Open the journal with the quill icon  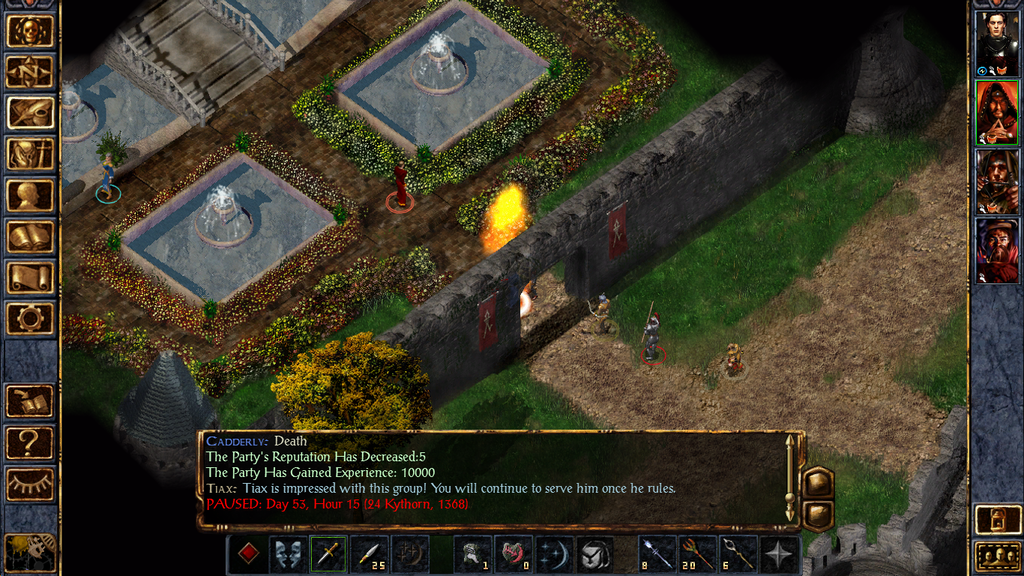29,112
